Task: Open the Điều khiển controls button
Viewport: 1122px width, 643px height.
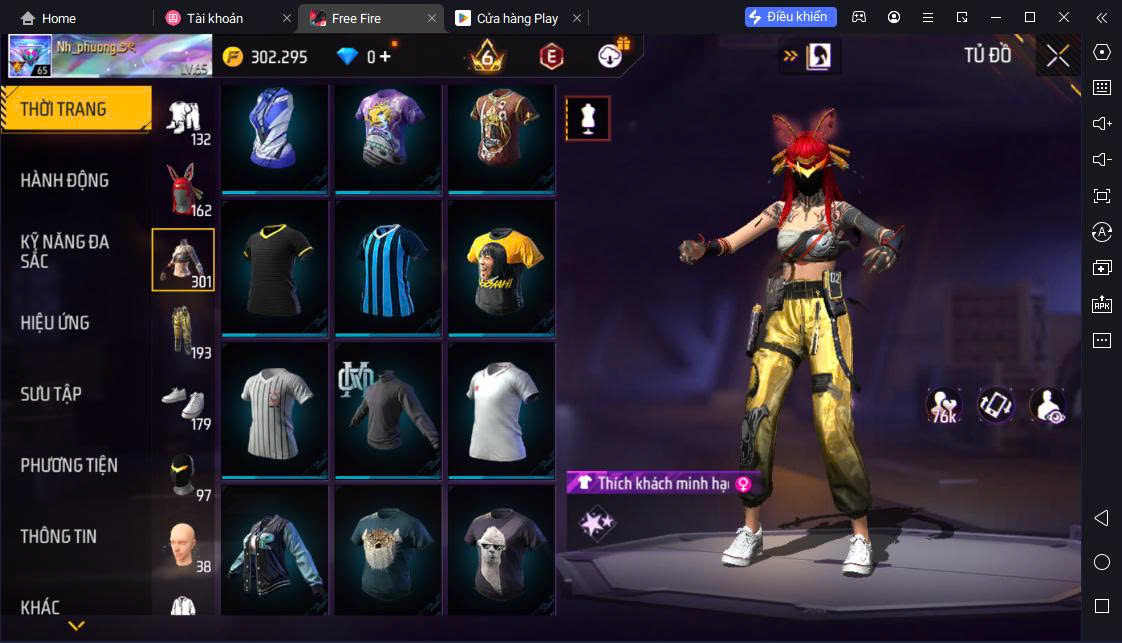Action: click(790, 17)
